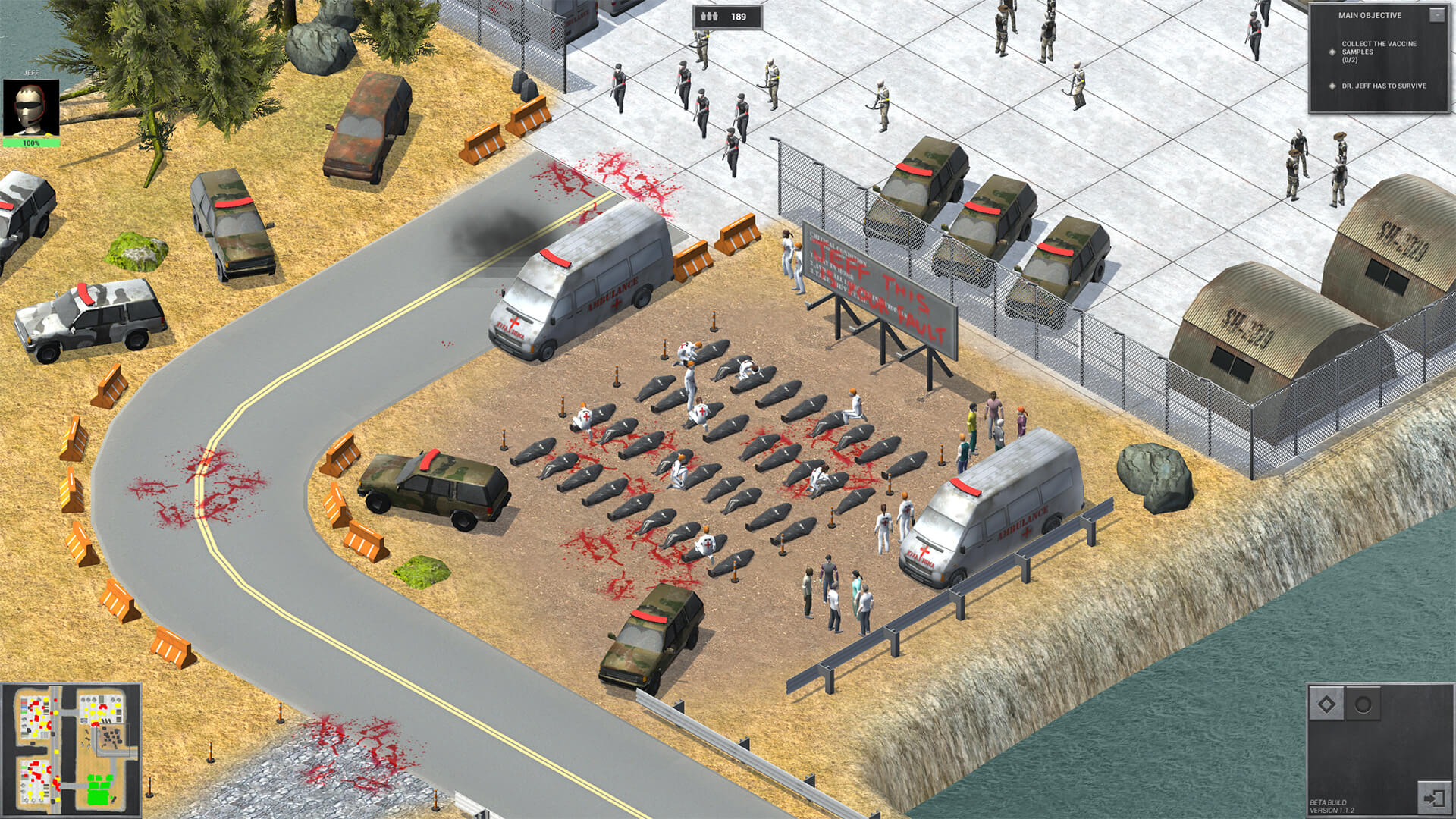Click the minimap
This screenshot has width=1456, height=819.
click(x=71, y=749)
